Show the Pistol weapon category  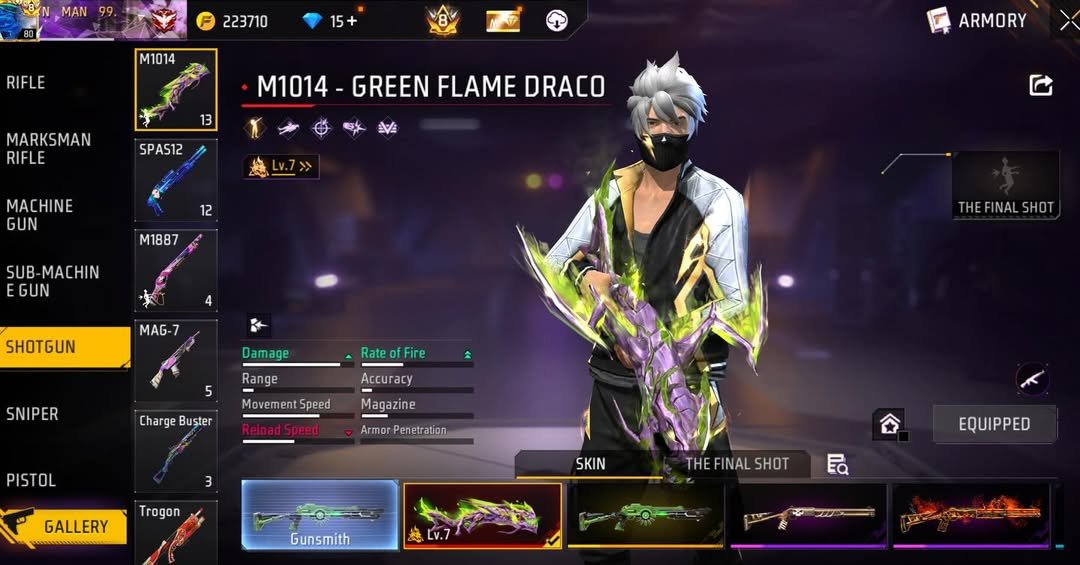[x=31, y=480]
